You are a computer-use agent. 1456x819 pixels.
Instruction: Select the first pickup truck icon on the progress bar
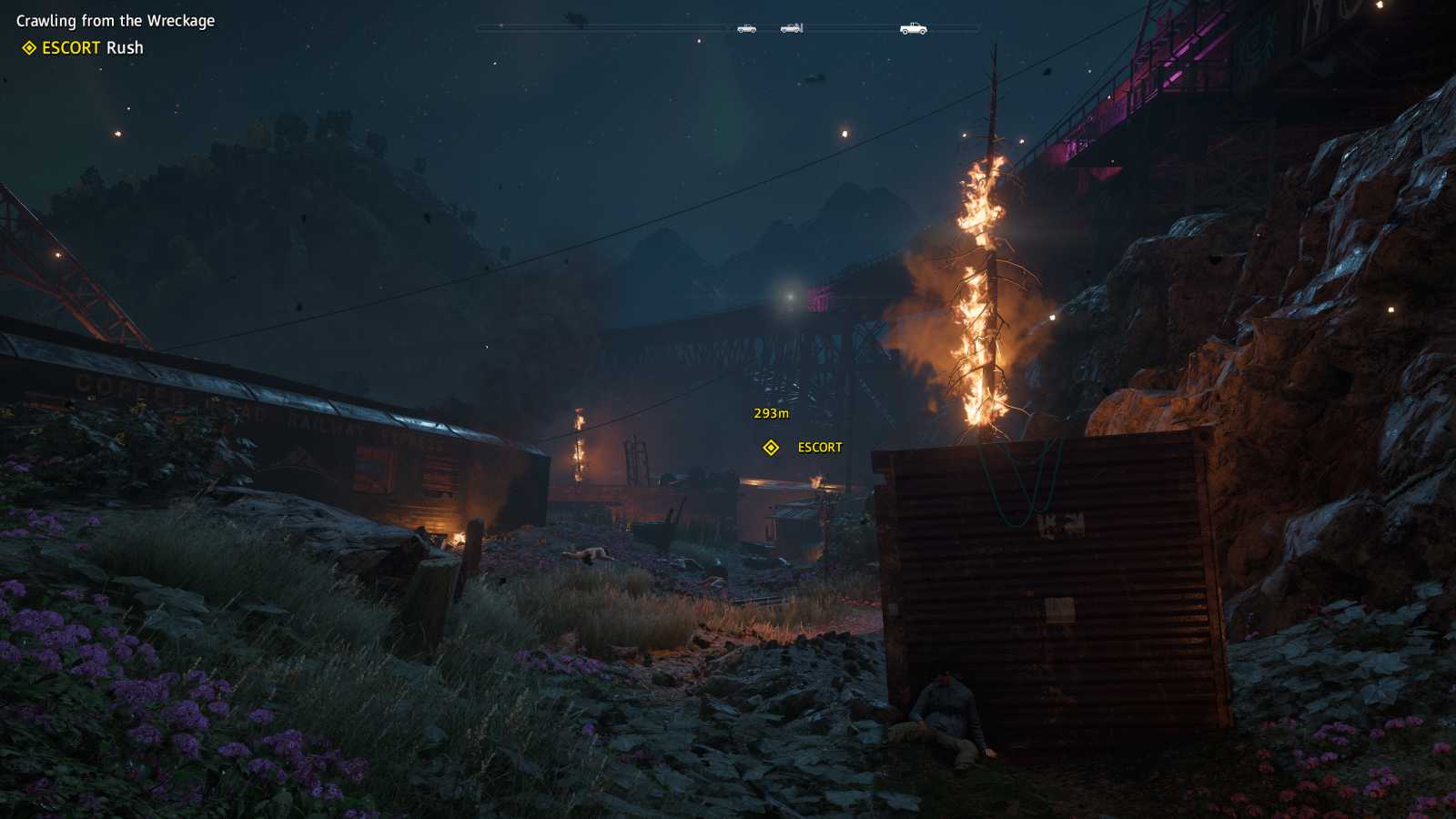(746, 28)
